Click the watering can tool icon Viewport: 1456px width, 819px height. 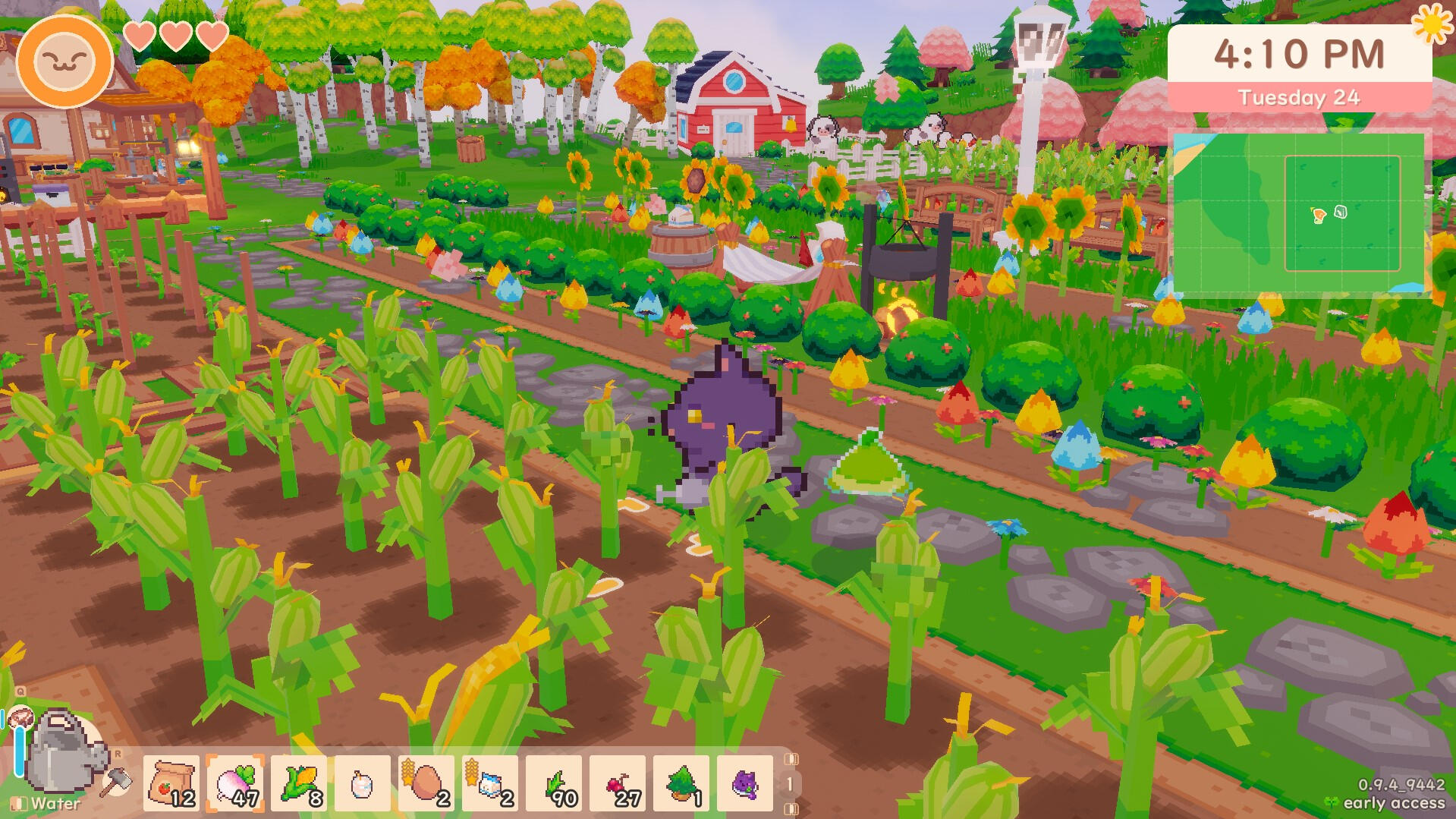tap(62, 751)
